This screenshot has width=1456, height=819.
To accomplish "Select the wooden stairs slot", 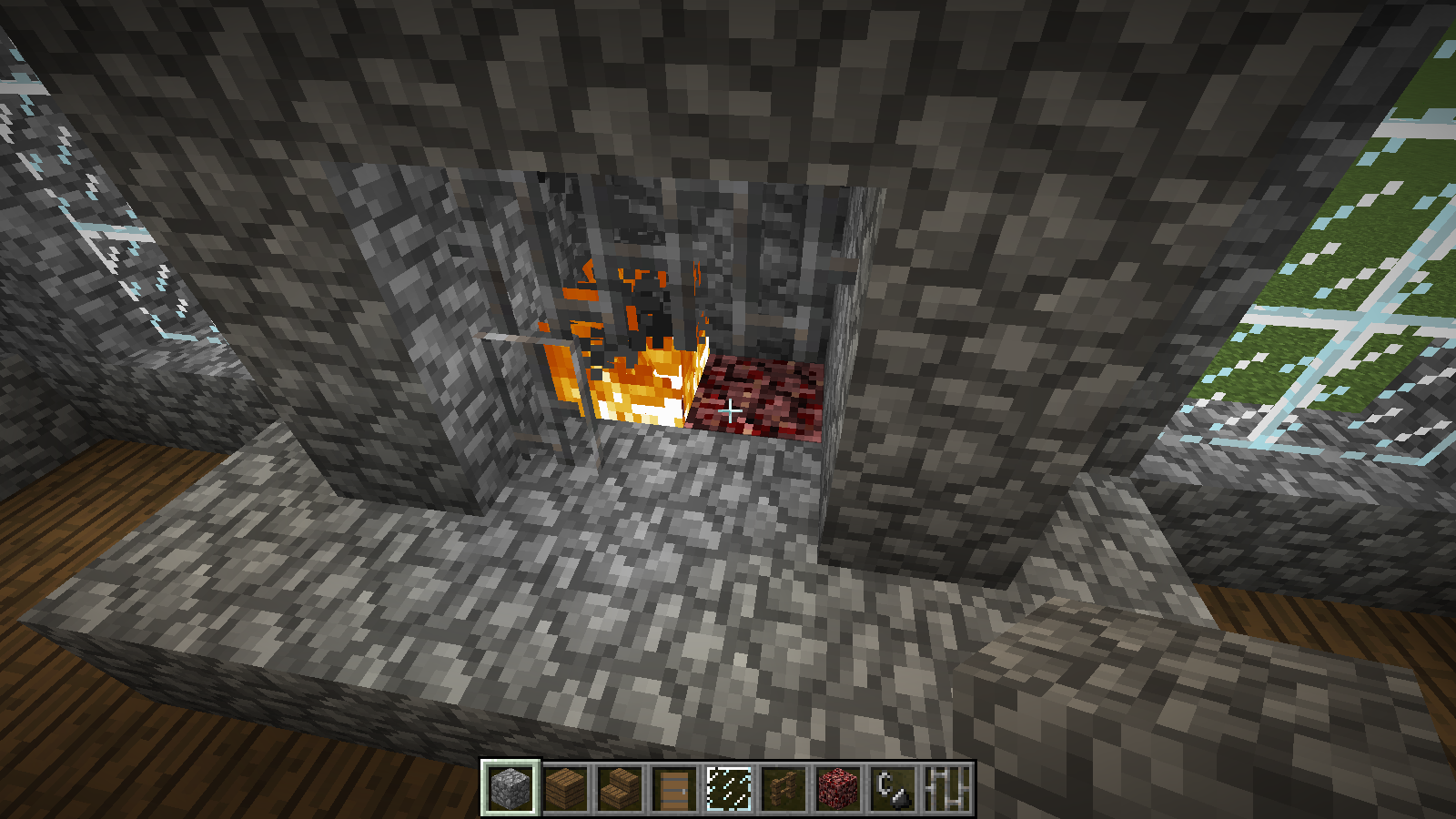I will click(x=620, y=788).
